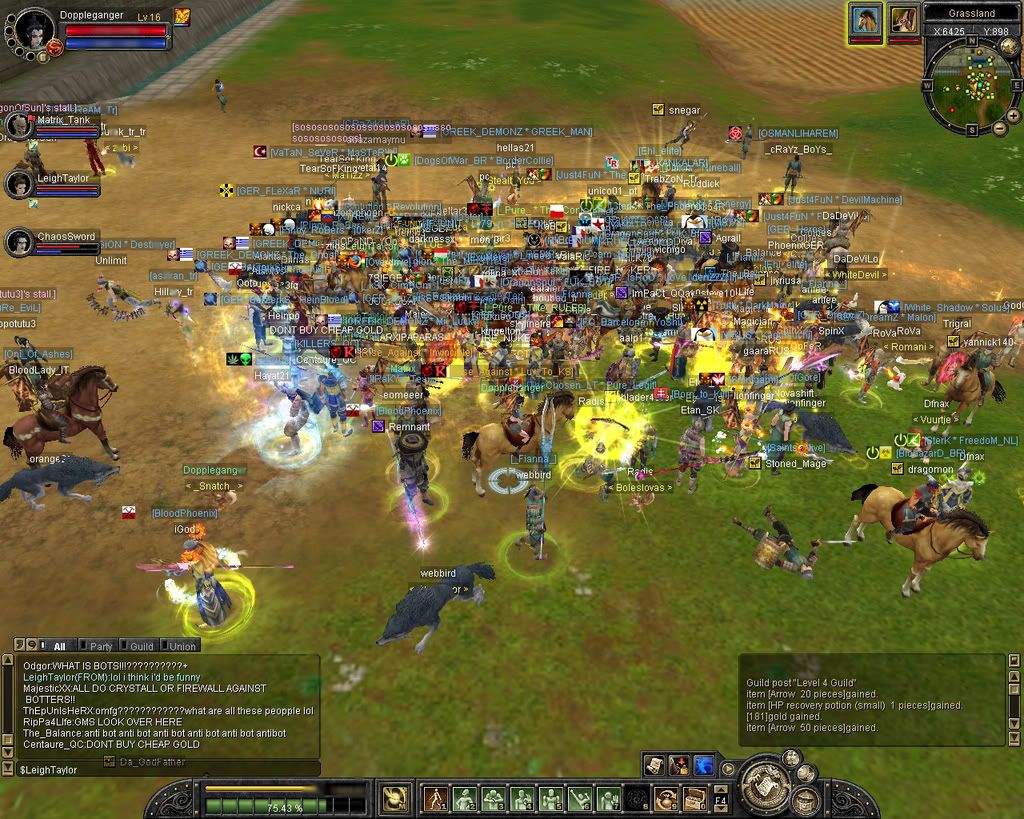Show the Union chat tab
Screen dimensions: 1024x819
tap(181, 646)
